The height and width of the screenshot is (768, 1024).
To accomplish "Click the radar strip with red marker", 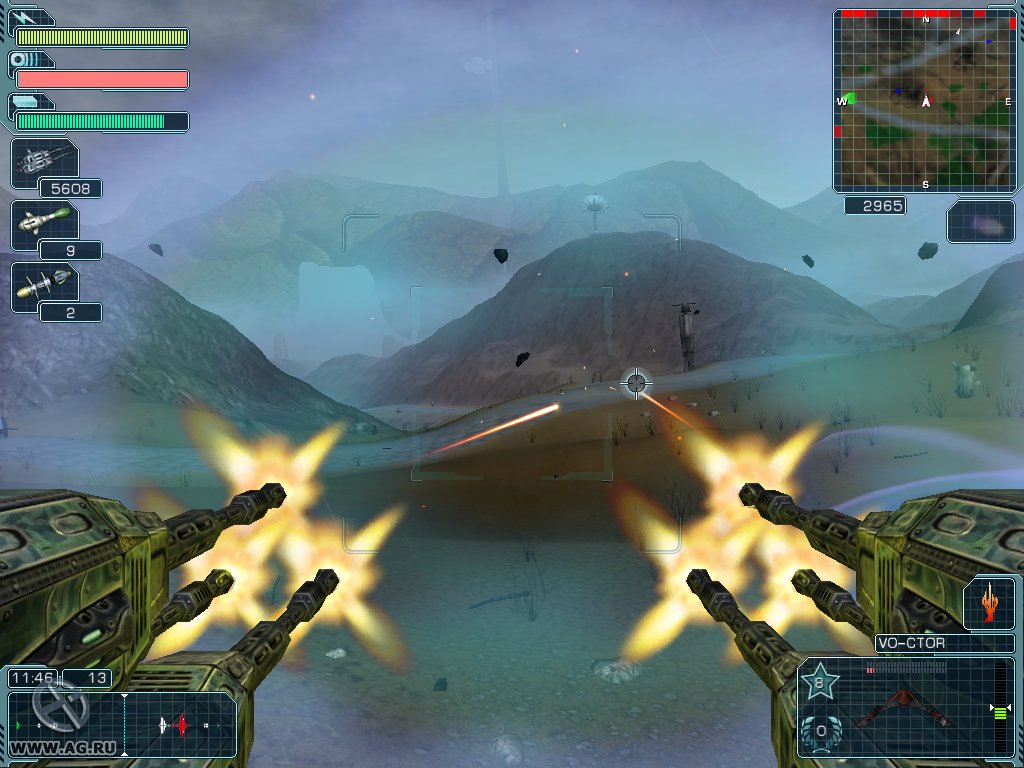I will tap(180, 723).
